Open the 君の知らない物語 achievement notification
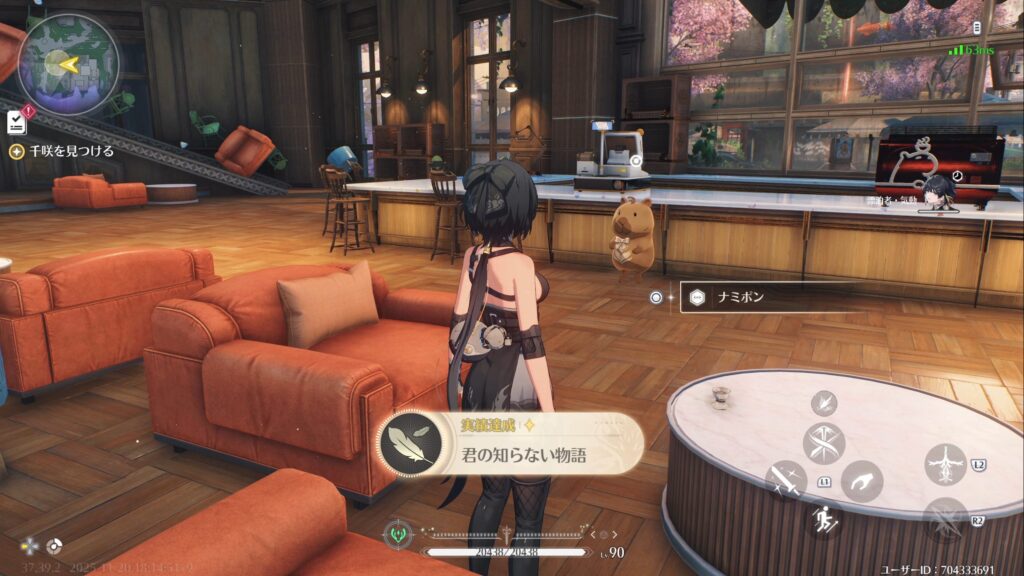The image size is (1024, 576). 511,443
